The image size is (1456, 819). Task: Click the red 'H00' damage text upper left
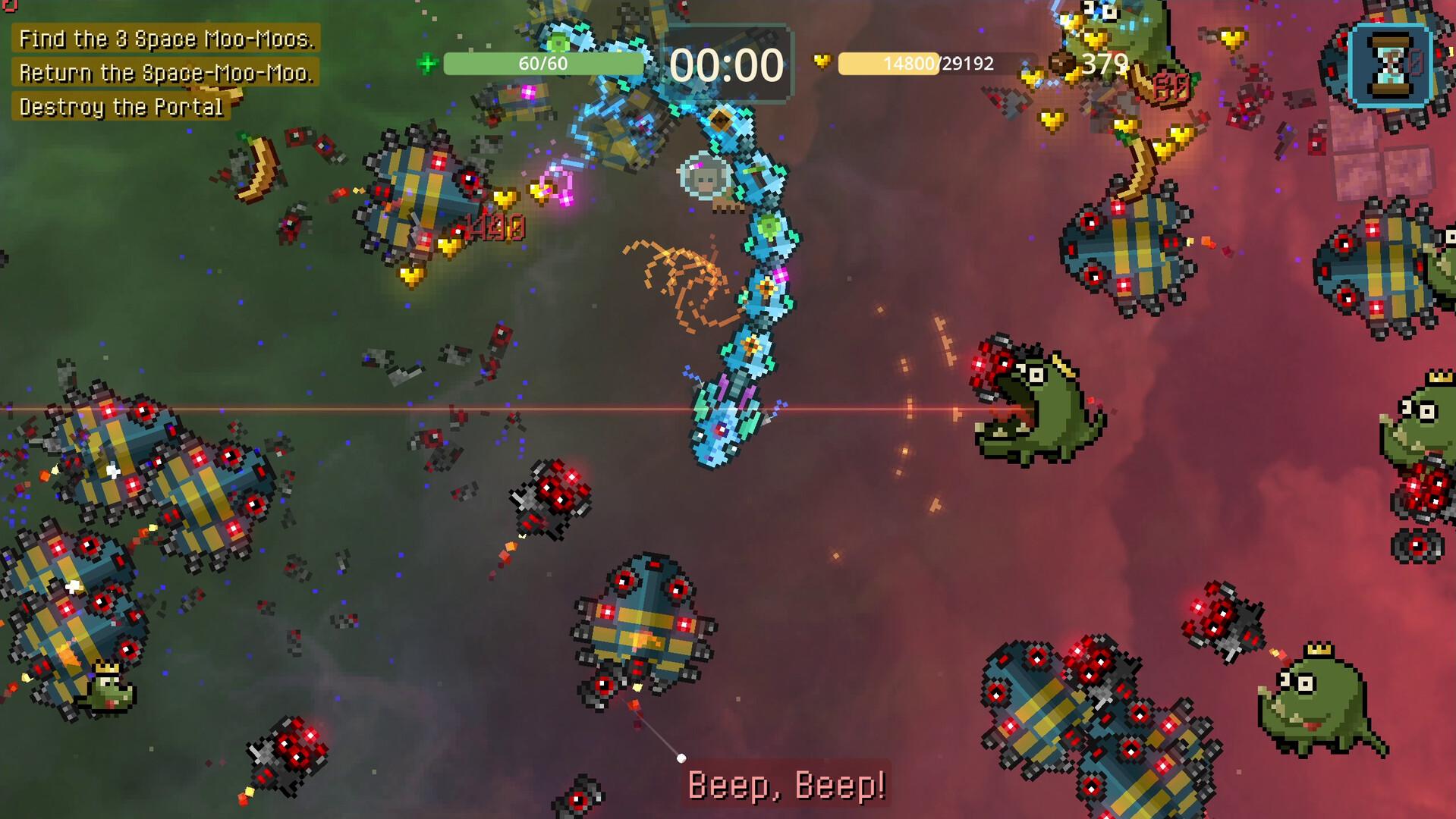[493, 225]
